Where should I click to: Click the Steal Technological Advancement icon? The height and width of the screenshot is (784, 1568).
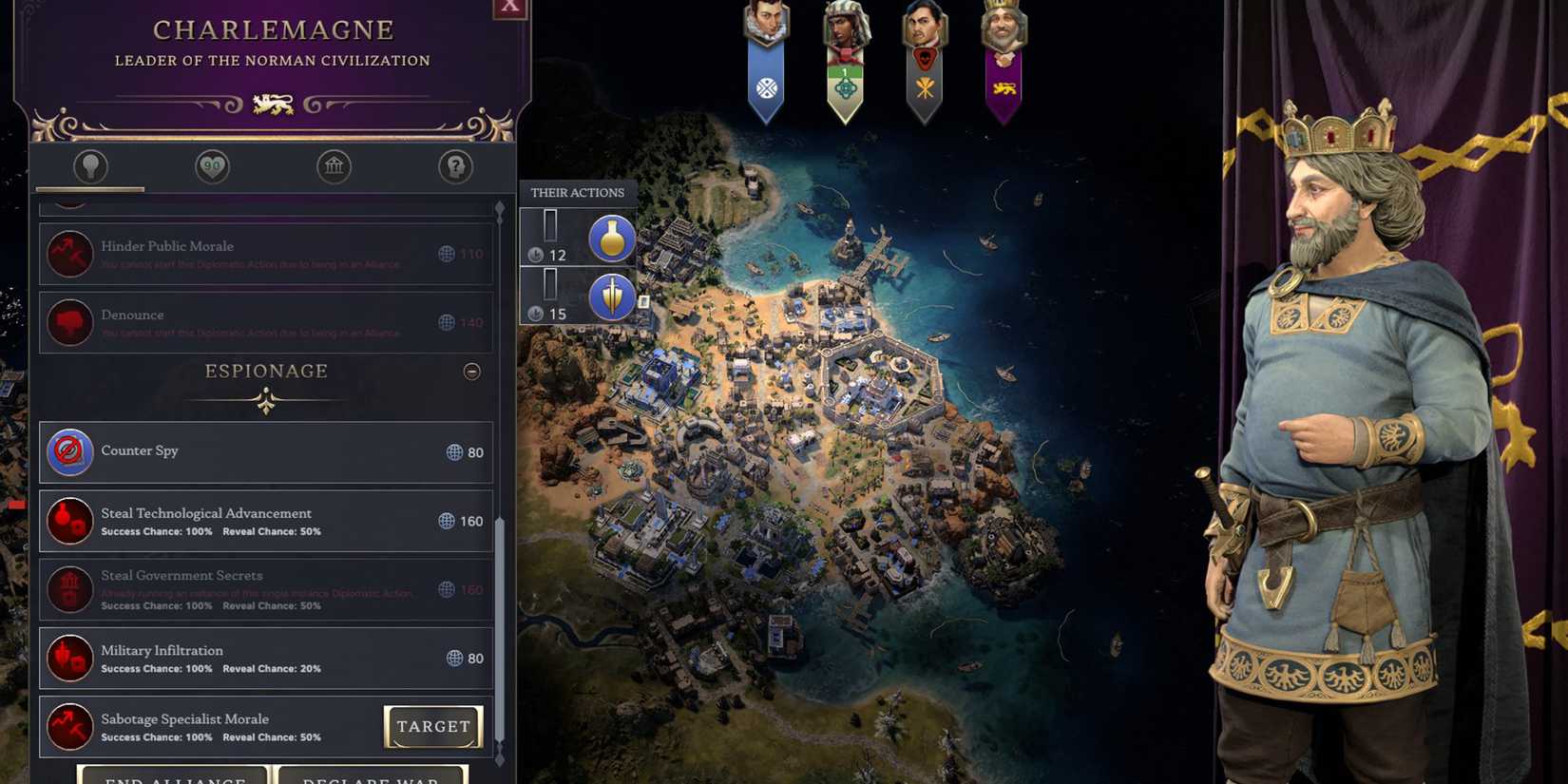tap(68, 521)
